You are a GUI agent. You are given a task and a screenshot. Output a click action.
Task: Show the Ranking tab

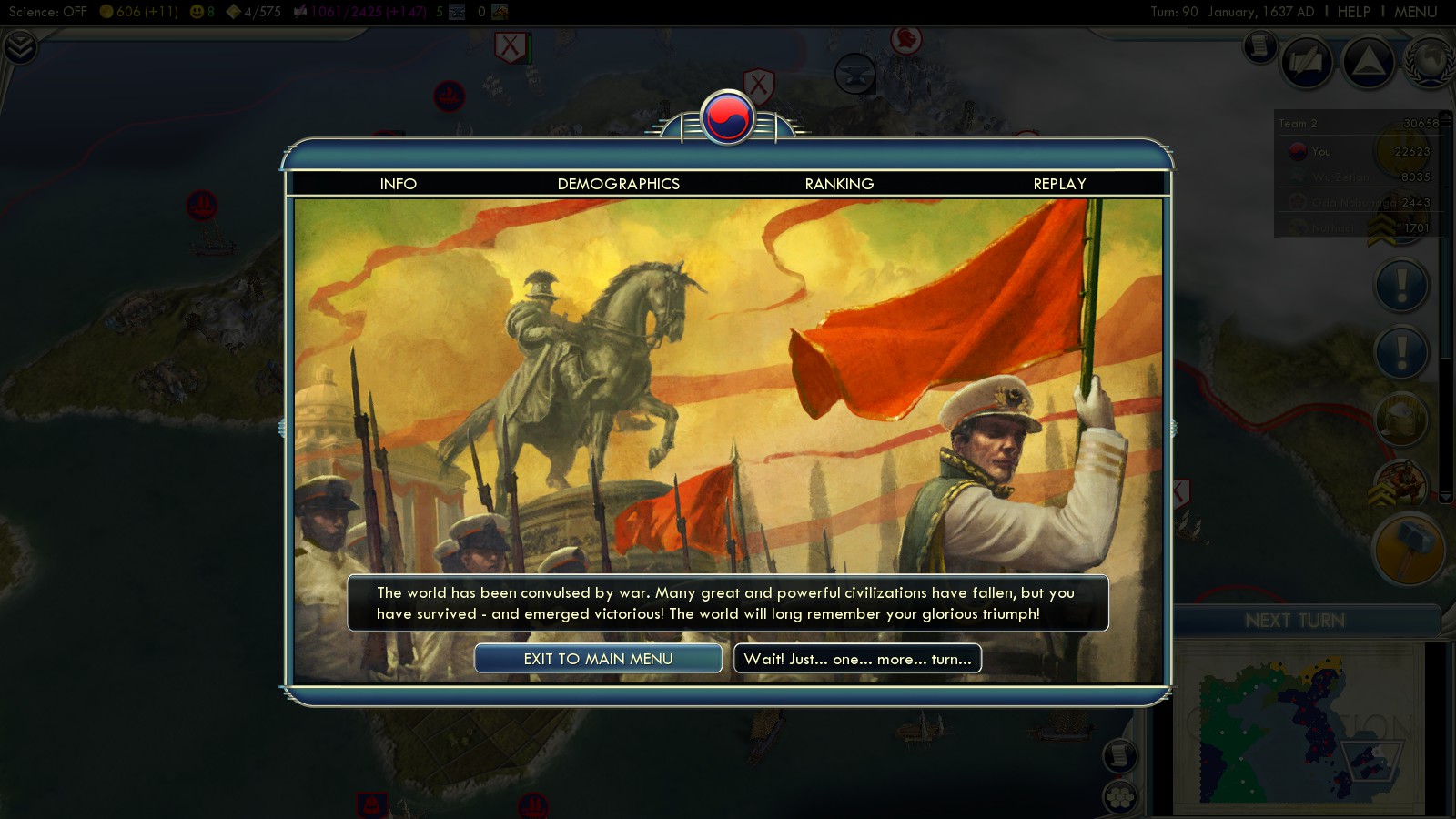[x=839, y=184]
